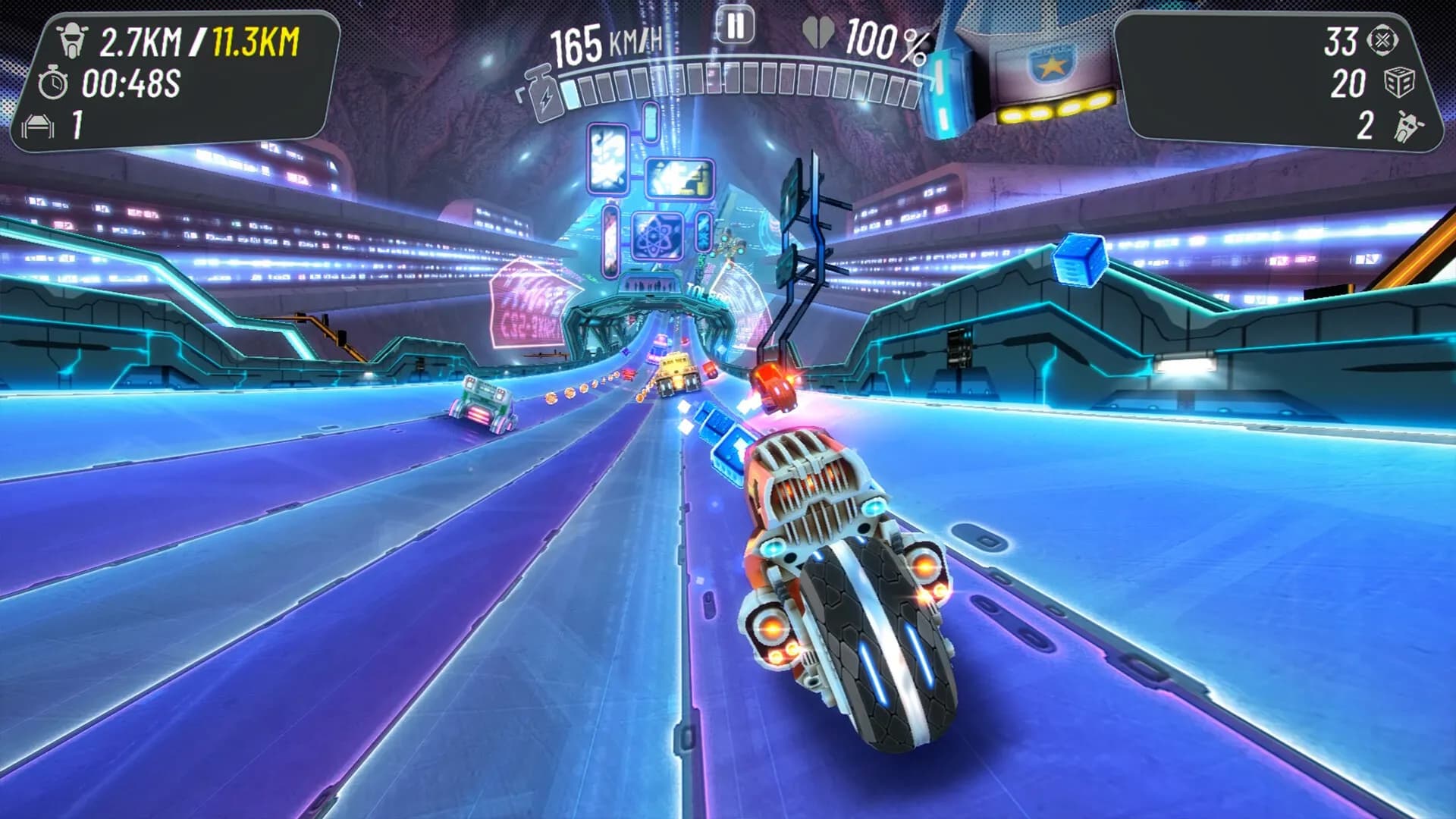
Task: Pause the race with the pause button
Action: point(734,27)
